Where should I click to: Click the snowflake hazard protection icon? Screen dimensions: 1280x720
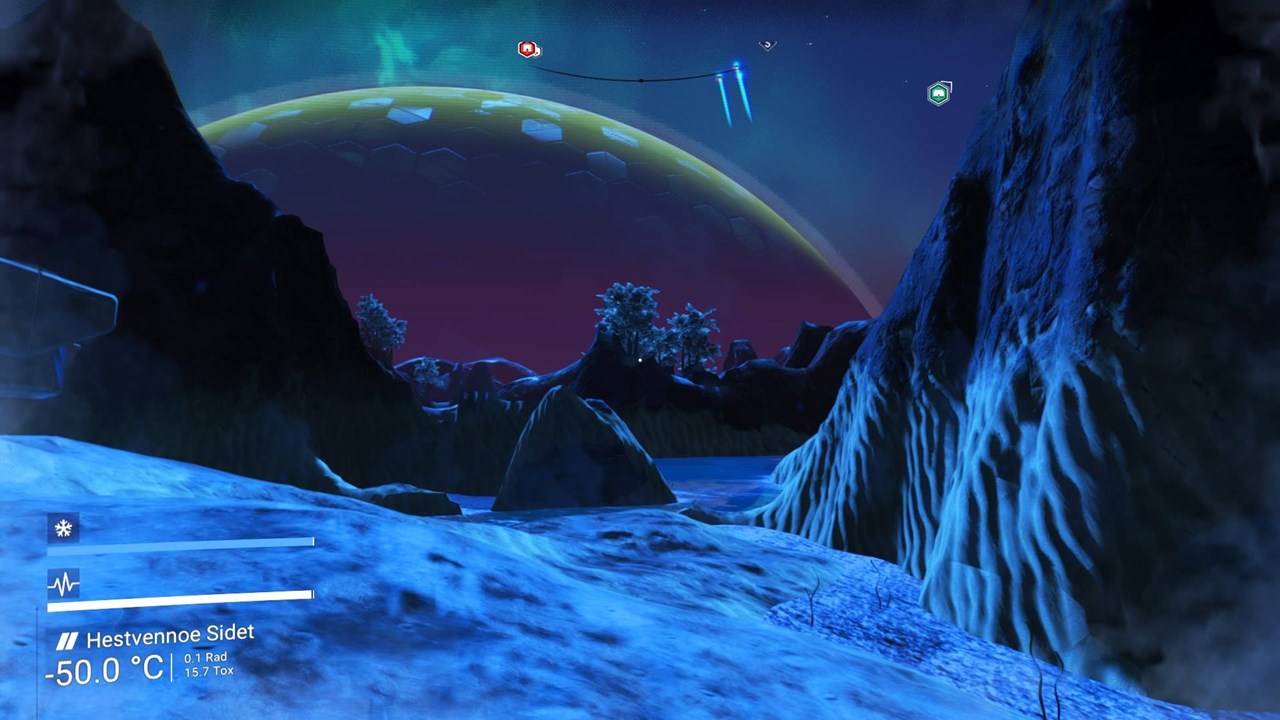click(x=63, y=528)
